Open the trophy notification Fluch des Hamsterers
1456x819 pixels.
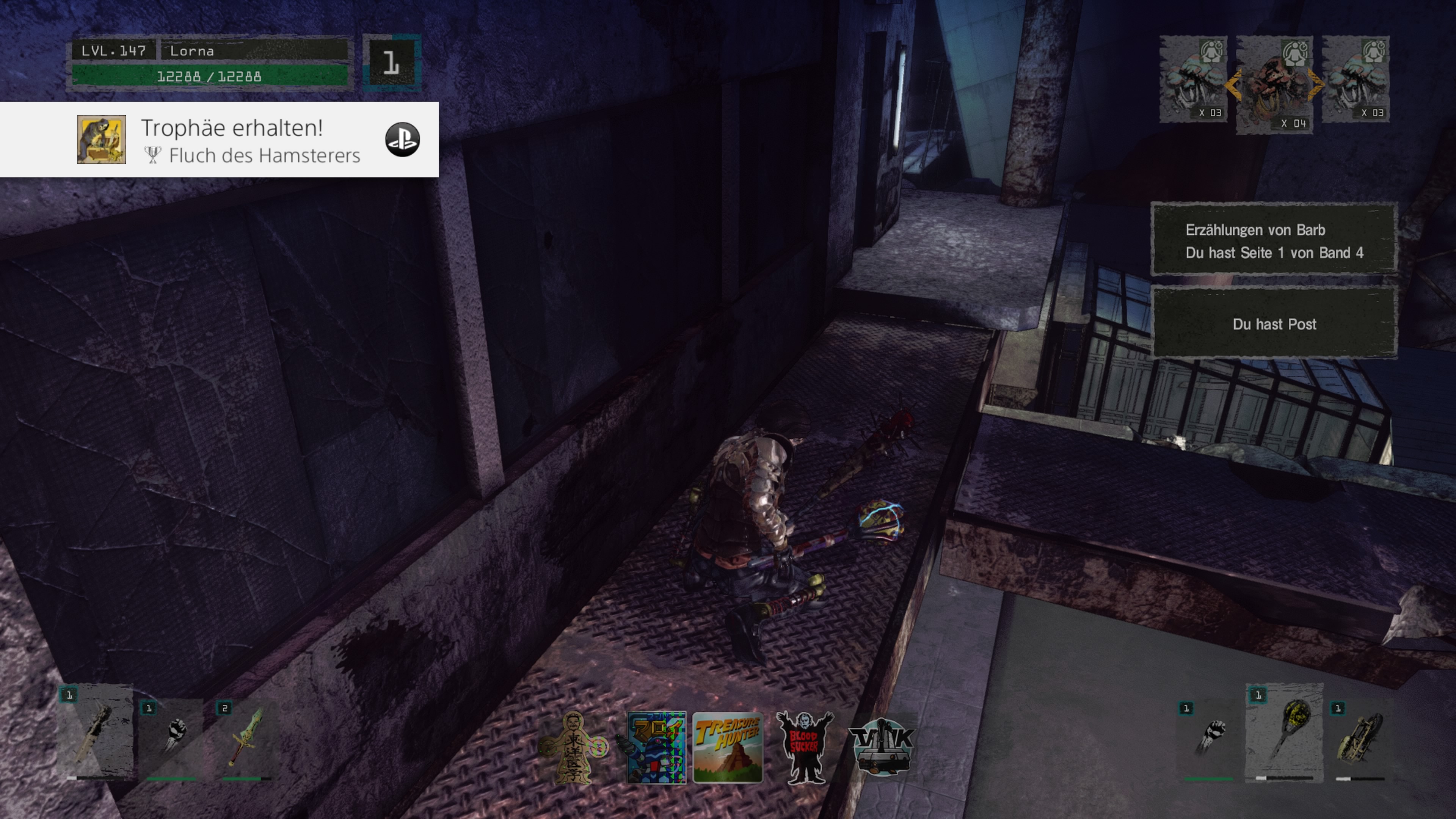pyautogui.click(x=219, y=140)
